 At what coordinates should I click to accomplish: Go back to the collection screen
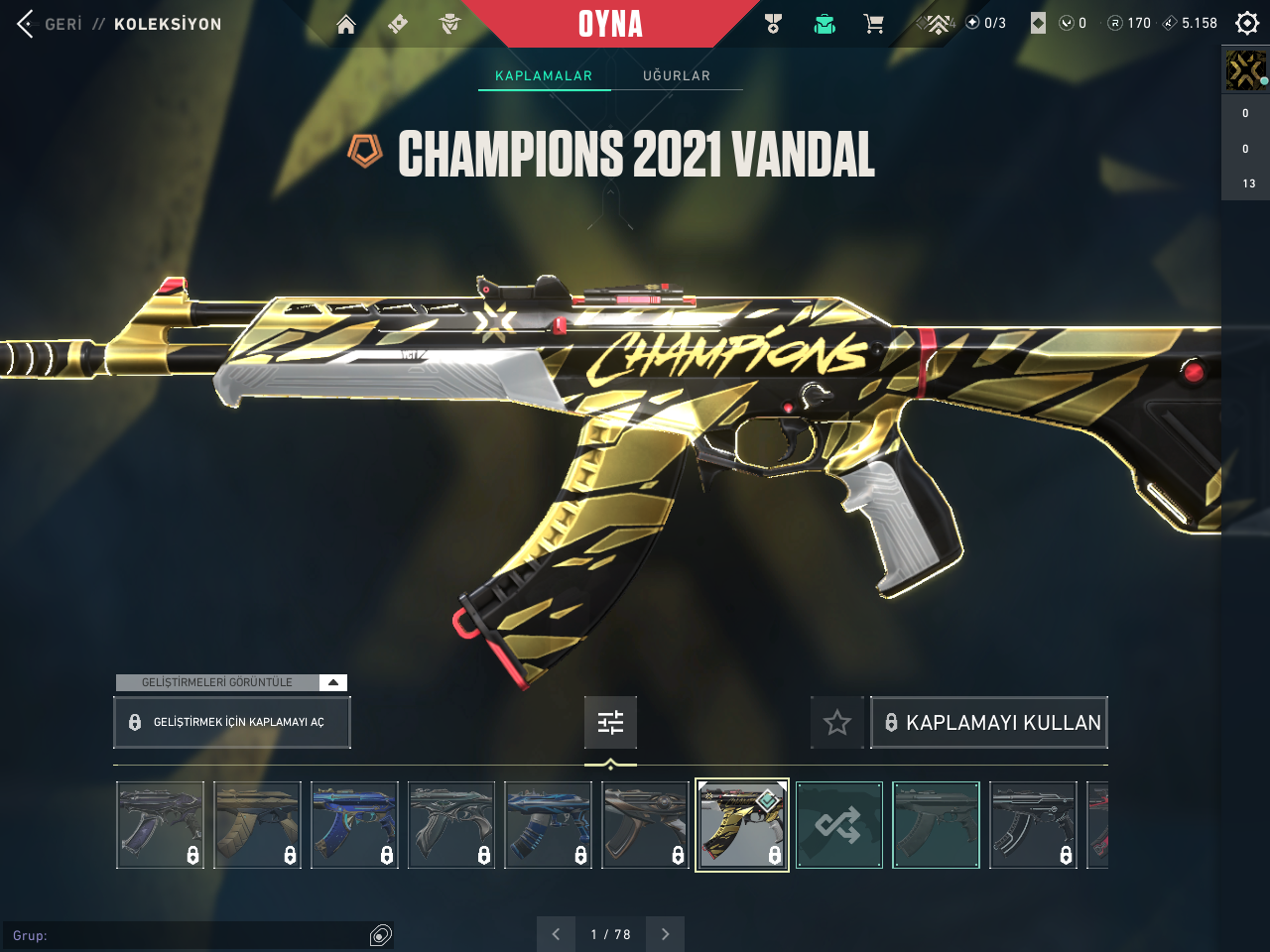27,24
